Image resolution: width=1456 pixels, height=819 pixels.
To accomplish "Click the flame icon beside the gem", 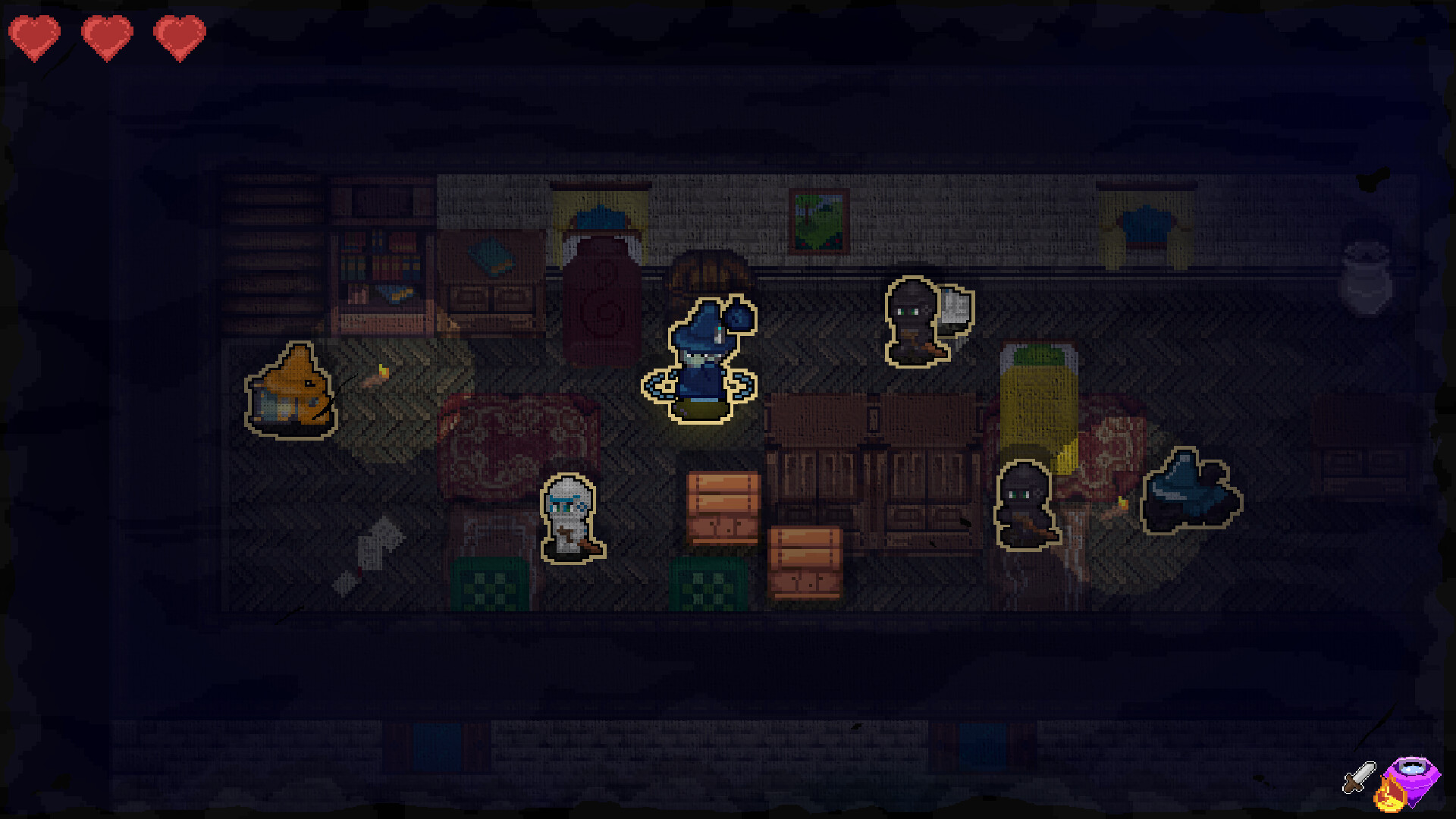I will tap(1390, 795).
